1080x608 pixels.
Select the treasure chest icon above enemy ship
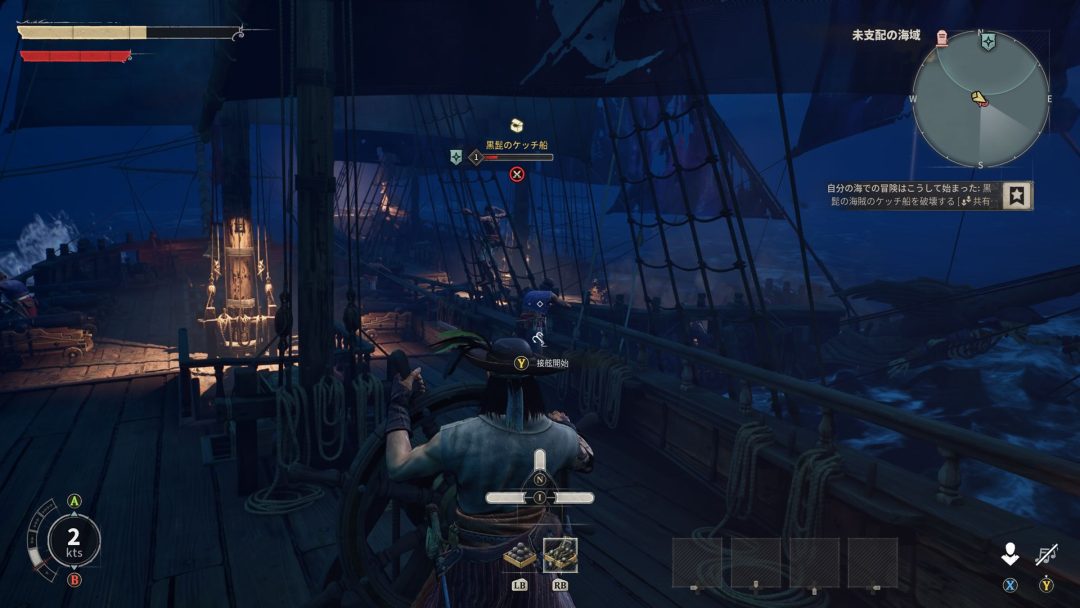pyautogui.click(x=517, y=125)
